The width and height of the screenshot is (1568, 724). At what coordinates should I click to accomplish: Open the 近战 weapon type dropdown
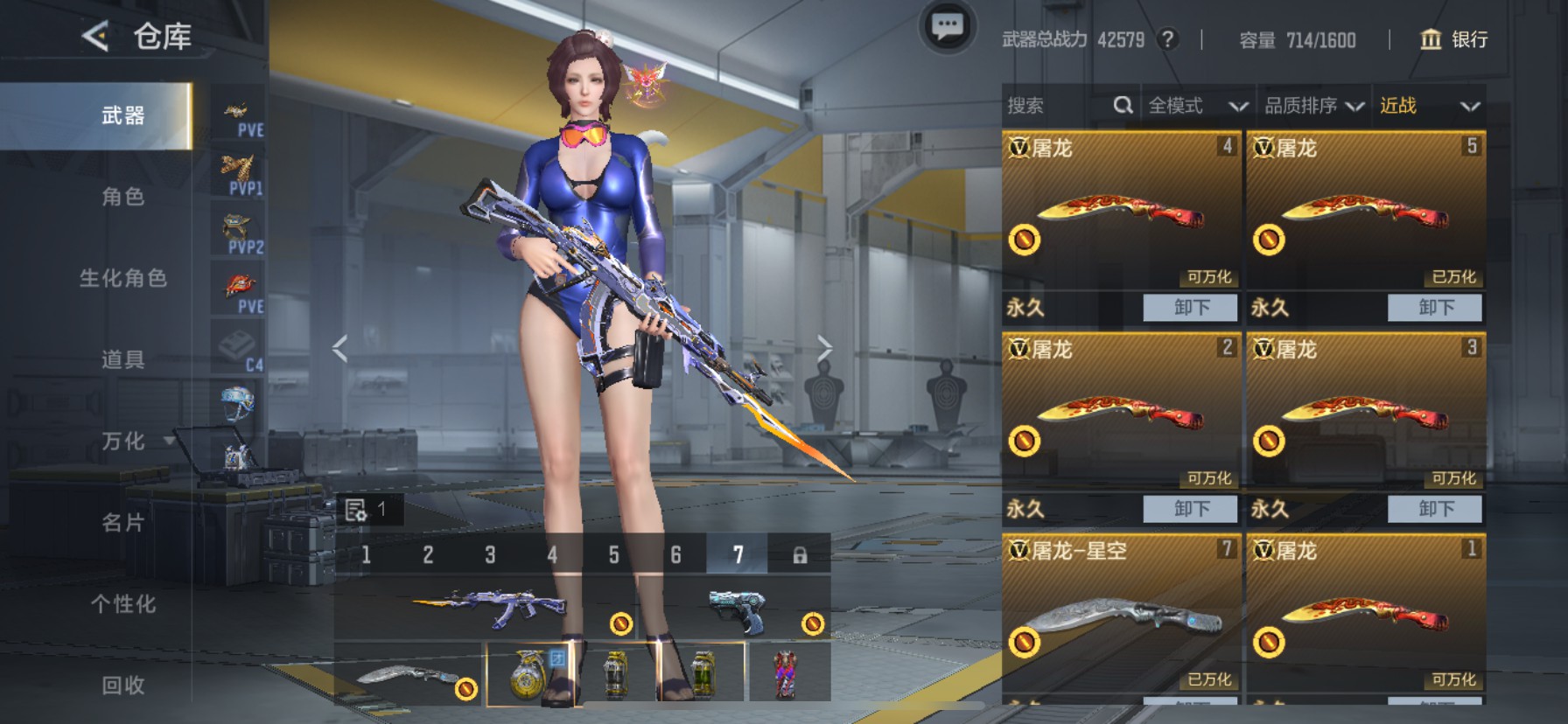point(1429,106)
